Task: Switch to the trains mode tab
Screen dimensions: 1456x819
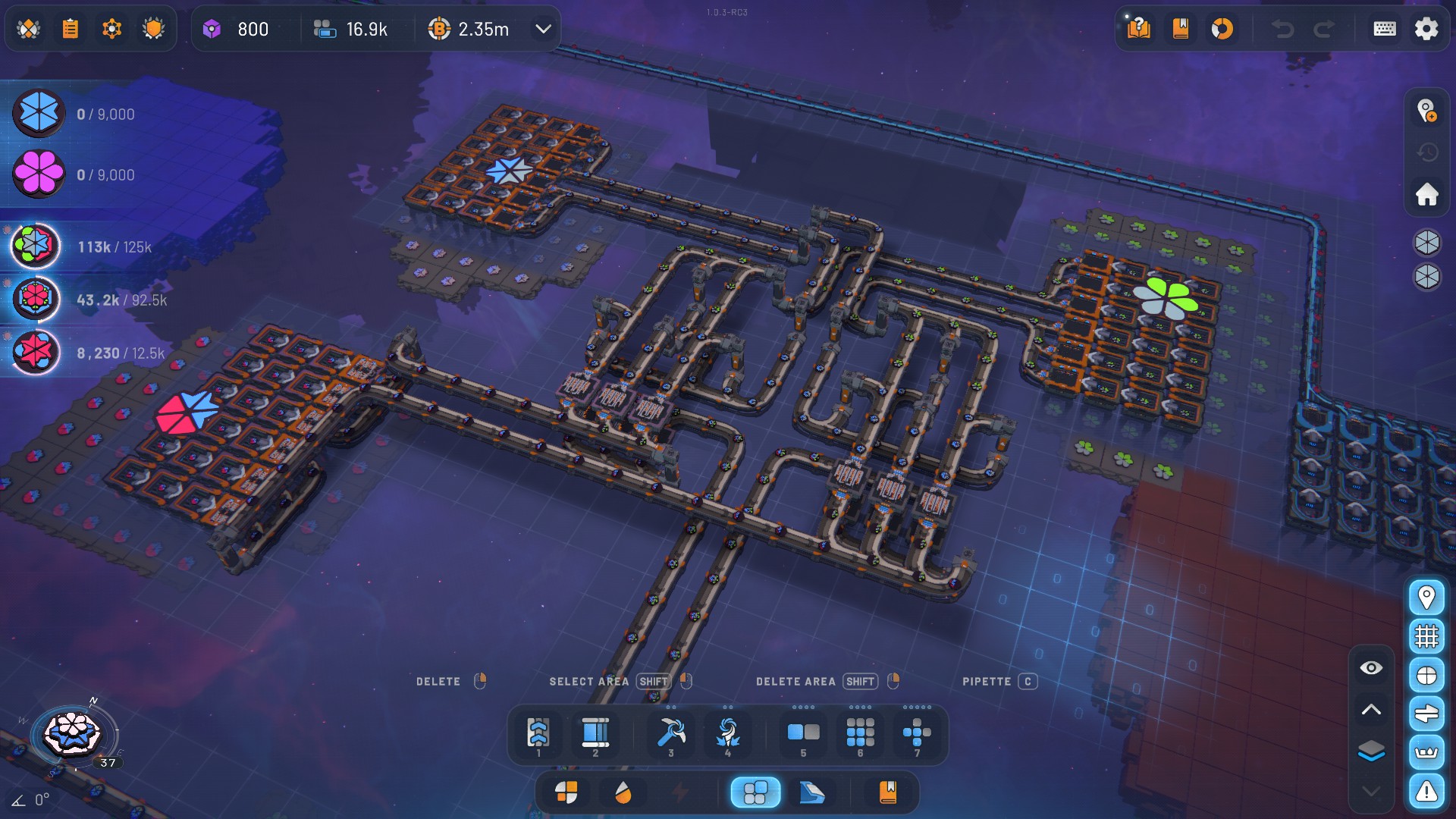Action: tap(812, 792)
